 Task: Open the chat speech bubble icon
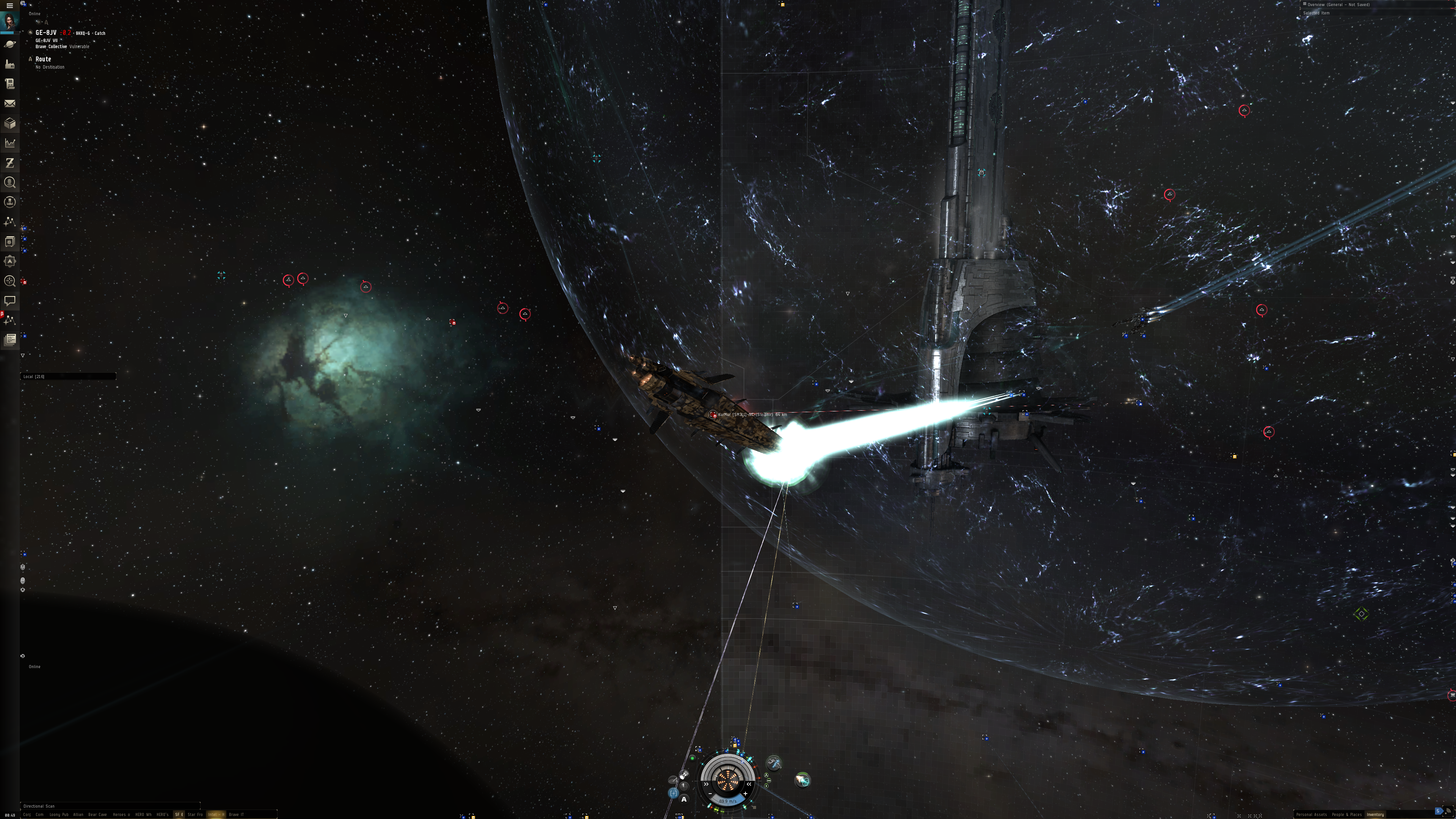[9, 300]
